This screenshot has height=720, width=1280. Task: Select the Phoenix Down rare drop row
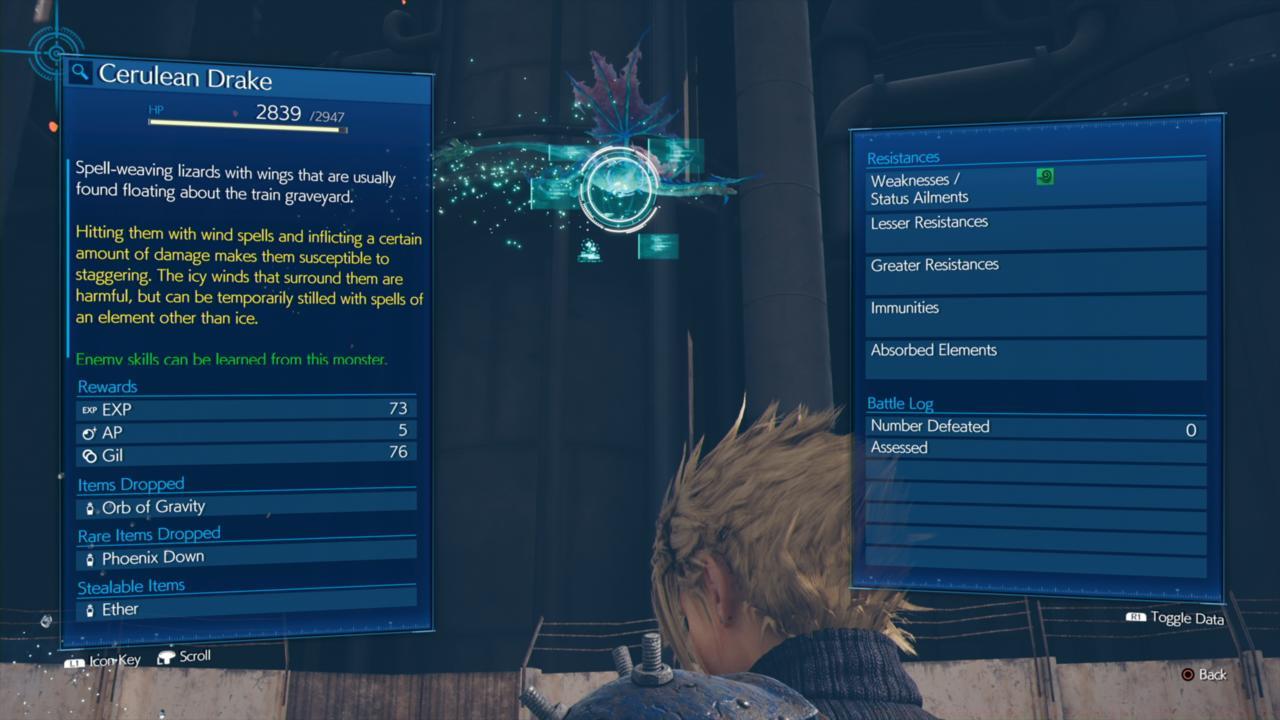pyautogui.click(x=246, y=557)
